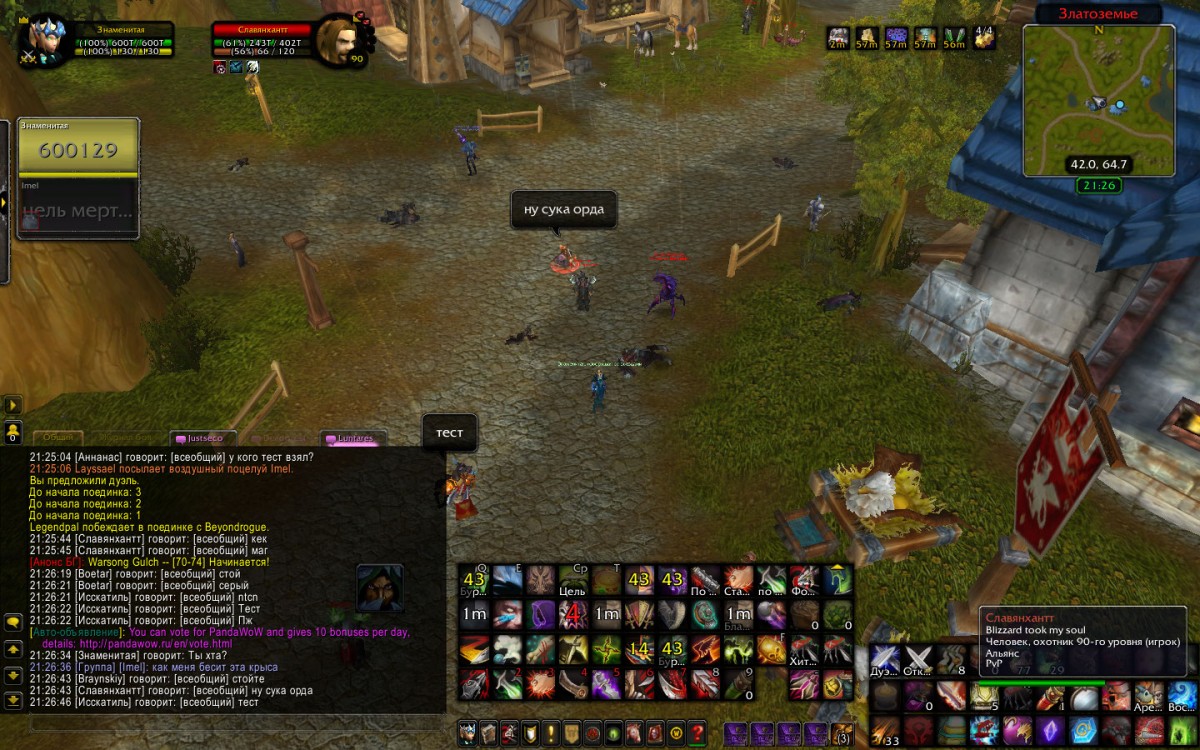
Task: Open the hooded rogue portrait over chat
Action: point(380,588)
